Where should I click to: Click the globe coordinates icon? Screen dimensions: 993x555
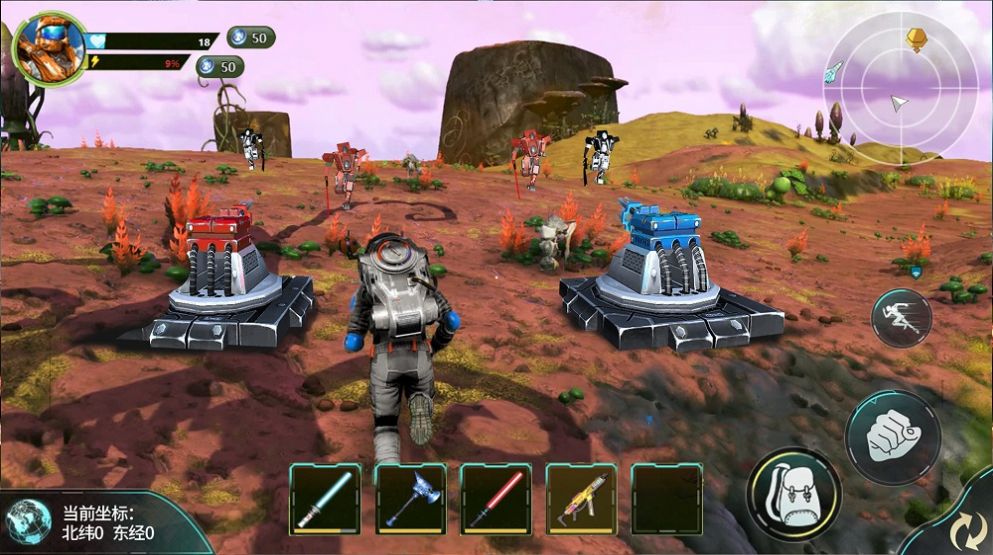point(27,521)
